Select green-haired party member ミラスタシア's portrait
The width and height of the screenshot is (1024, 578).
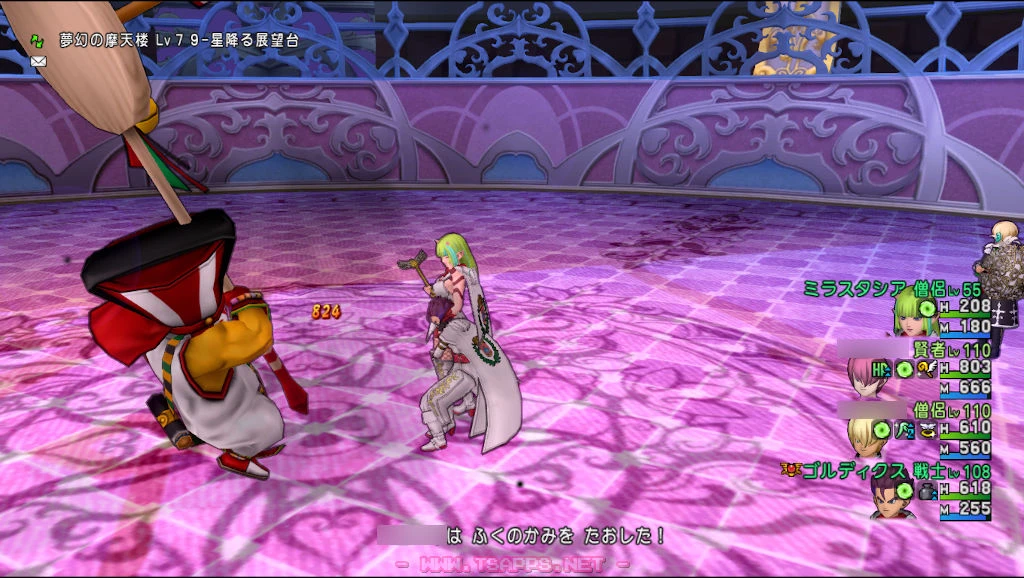point(914,313)
